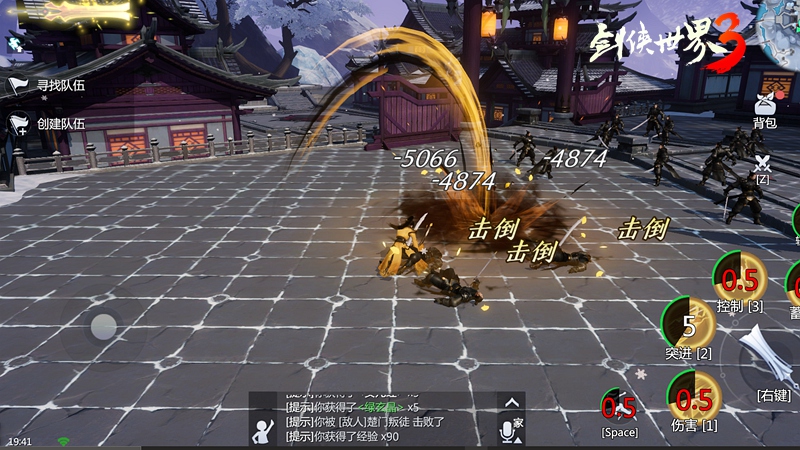Screen dimensions: 800x450
Task: Open 寻找队伍 to find a team
Action: click(48, 86)
